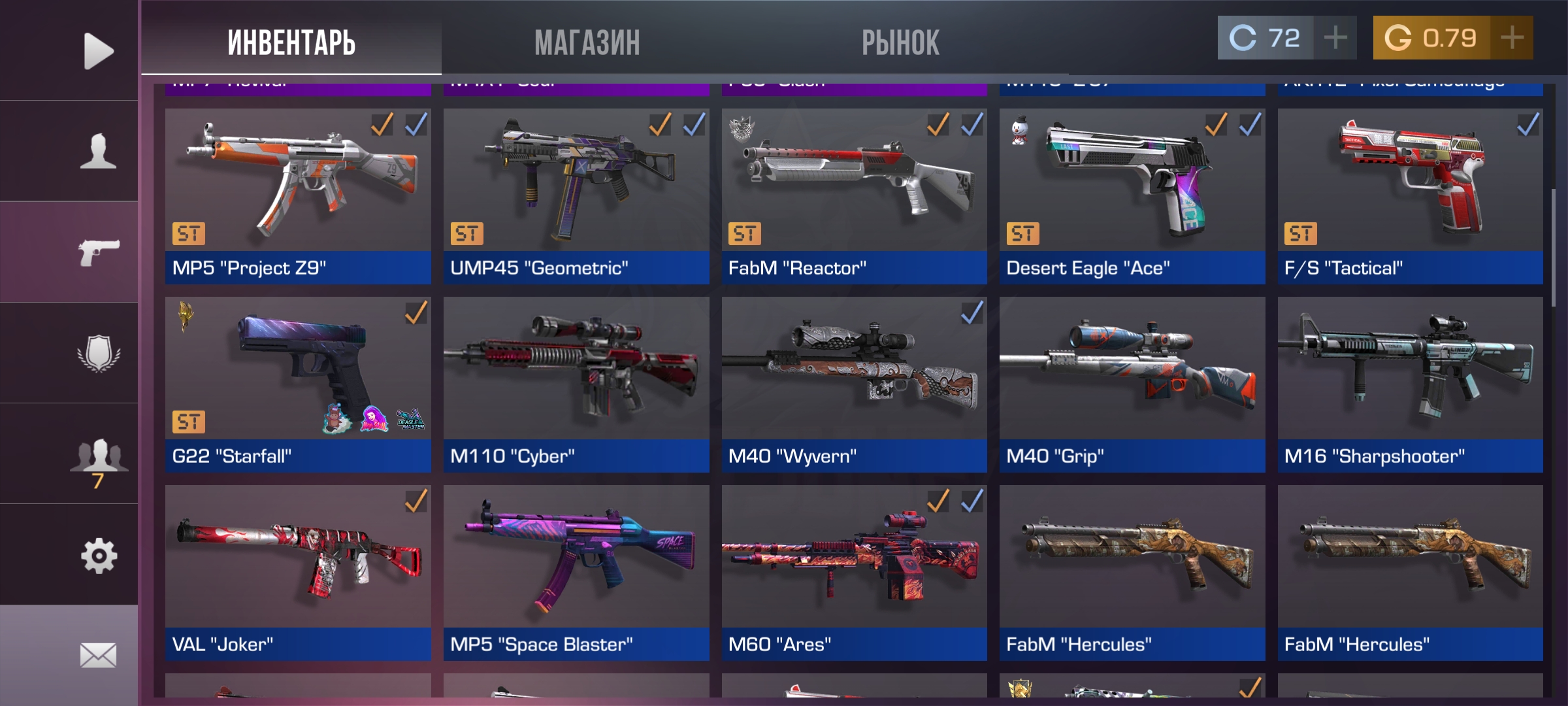Open the mail envelope inbox
The width and height of the screenshot is (1568, 706).
[98, 655]
